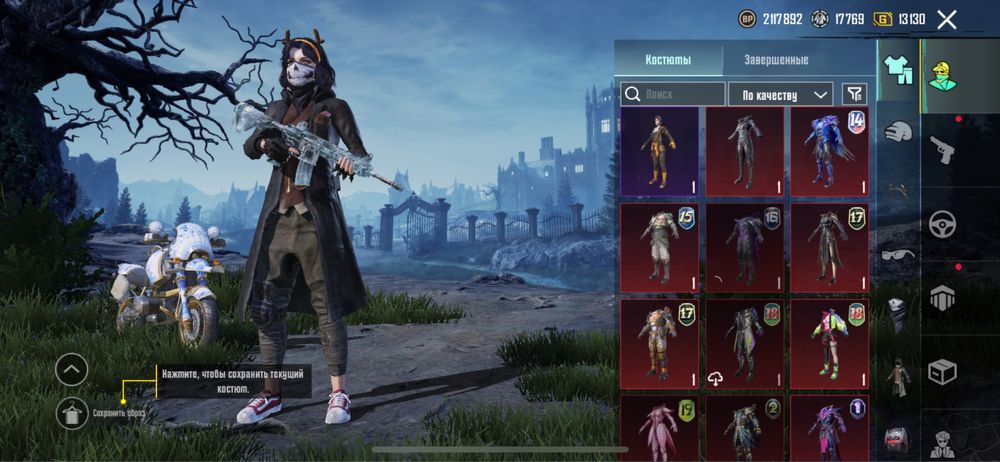Open the filter funnel button
This screenshot has height=462, width=1000.
pyautogui.click(x=854, y=94)
